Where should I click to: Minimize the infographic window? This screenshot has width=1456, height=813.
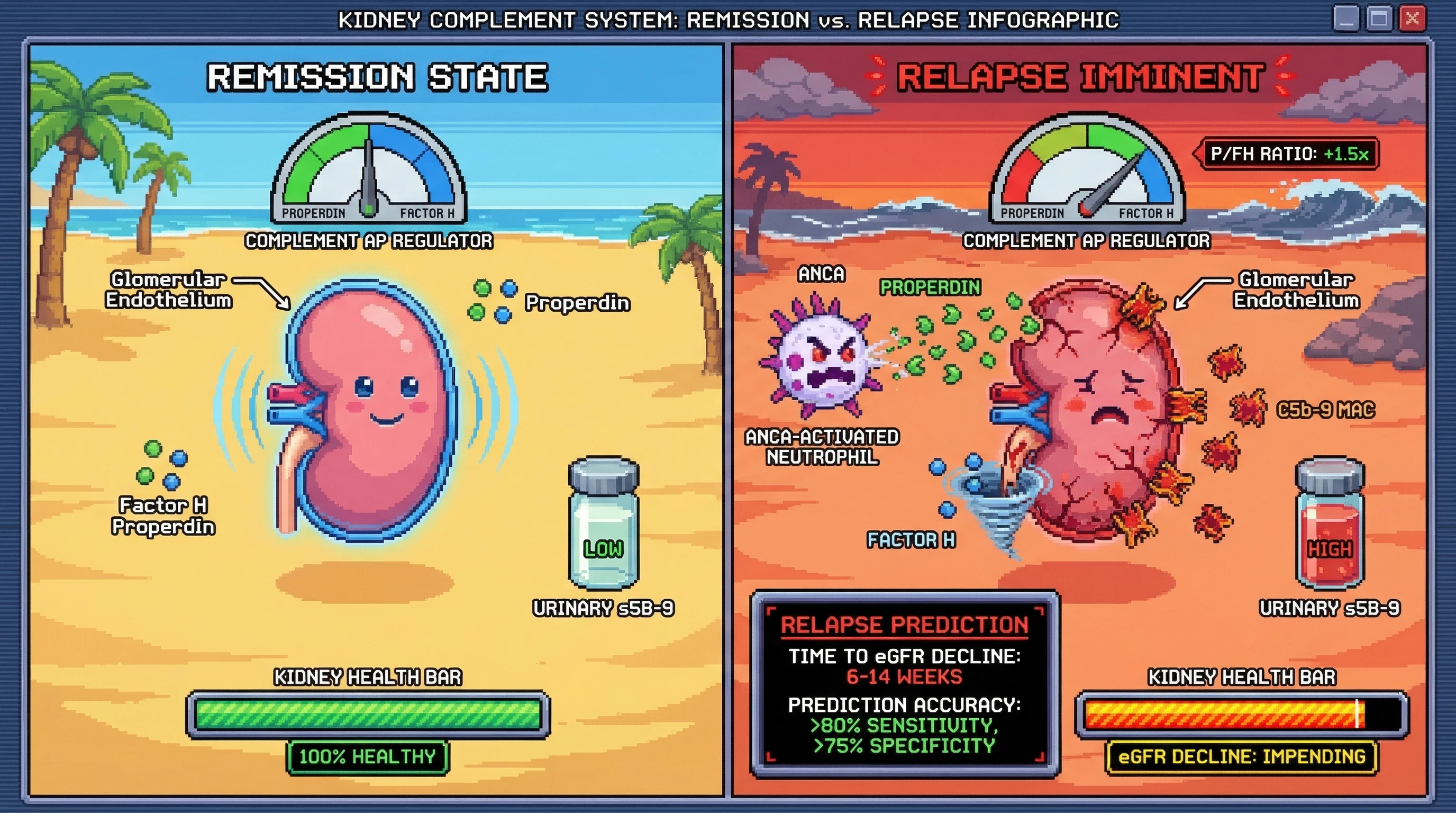coord(1346,19)
